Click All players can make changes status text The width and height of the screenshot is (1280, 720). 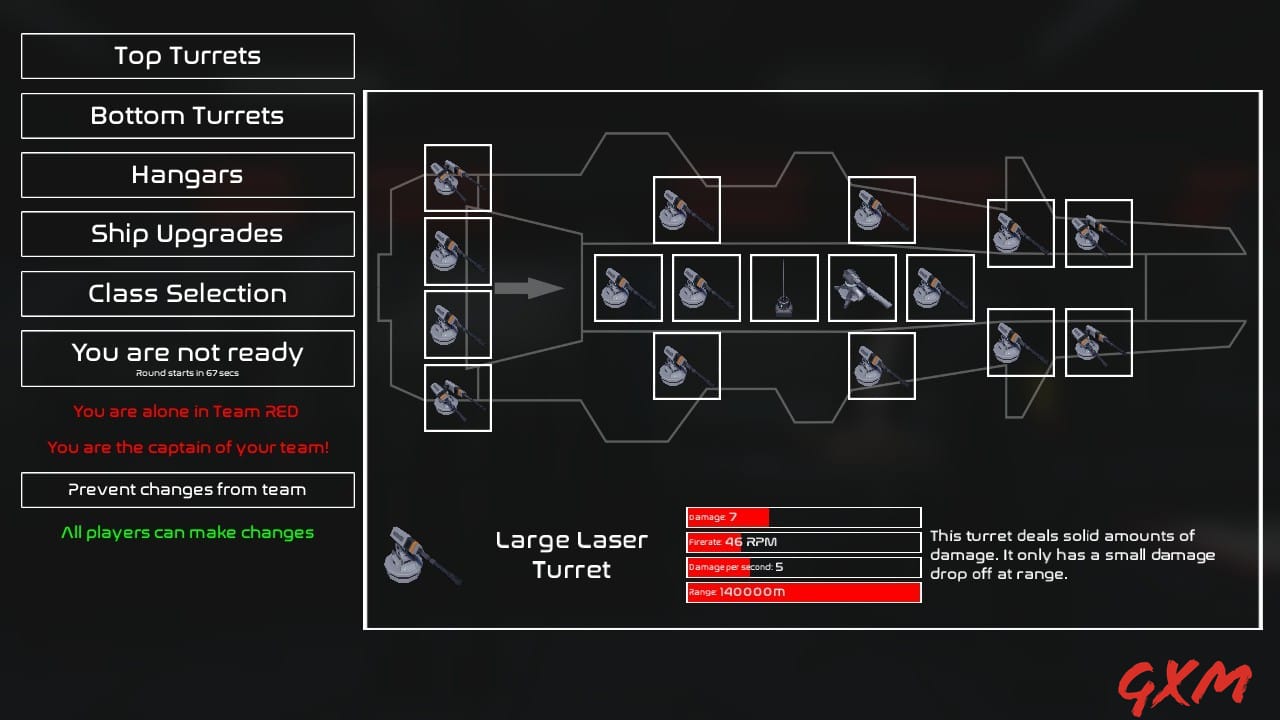pos(187,532)
